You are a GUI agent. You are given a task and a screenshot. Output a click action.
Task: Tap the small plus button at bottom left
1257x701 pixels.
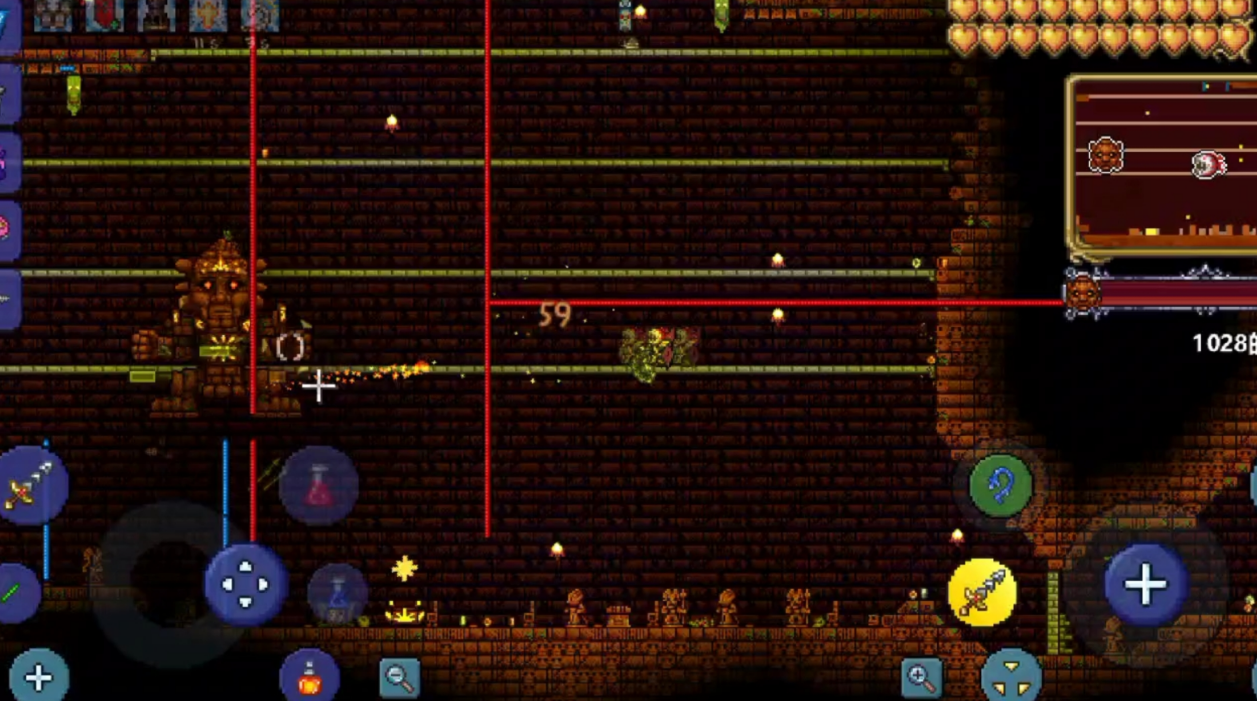point(39,678)
